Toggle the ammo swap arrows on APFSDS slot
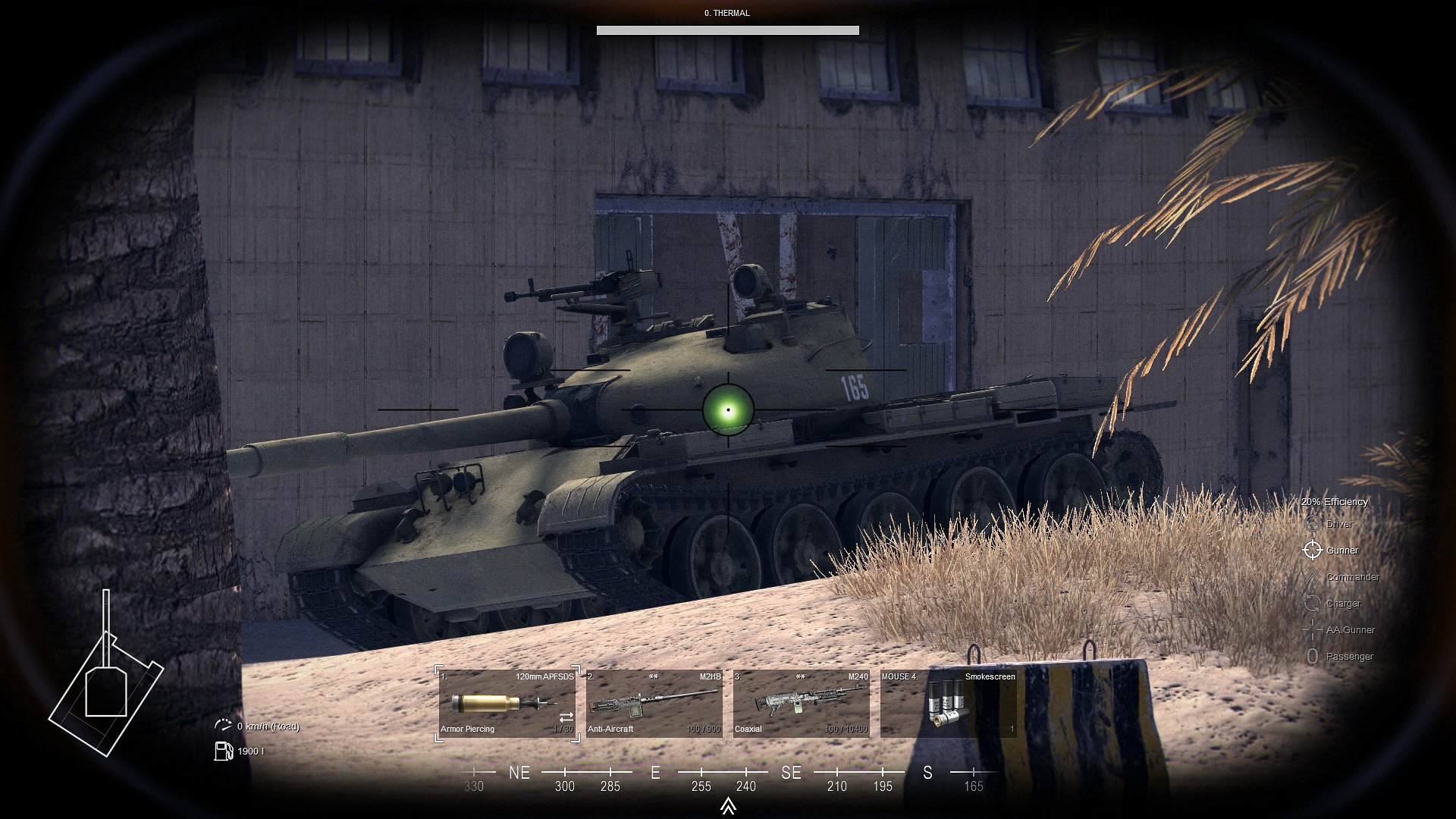 pyautogui.click(x=566, y=717)
